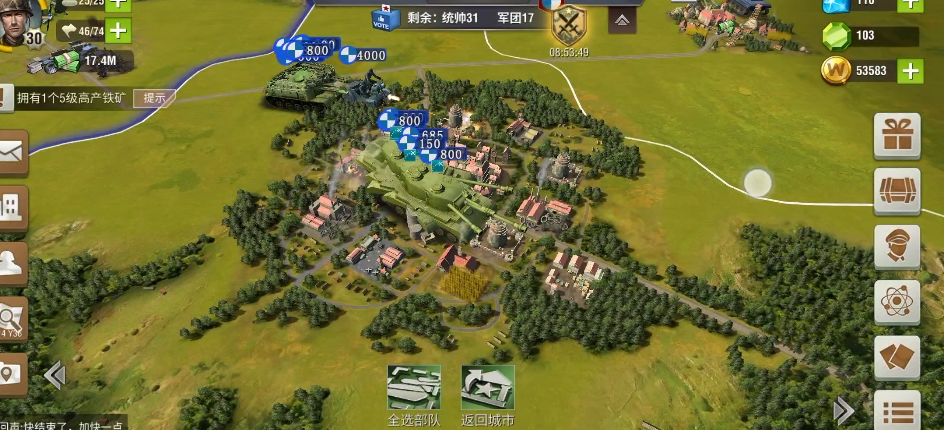Viewport: 944px width, 430px height.
Task: Return to city via 返回城市 button
Action: (x=487, y=388)
